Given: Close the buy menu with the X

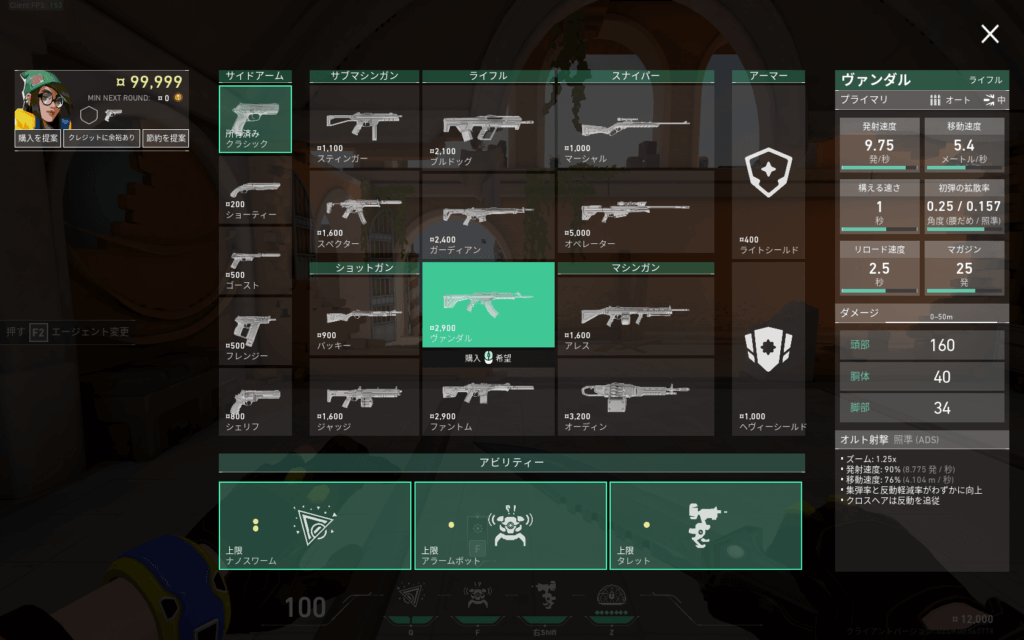Looking at the screenshot, I should 989,35.
